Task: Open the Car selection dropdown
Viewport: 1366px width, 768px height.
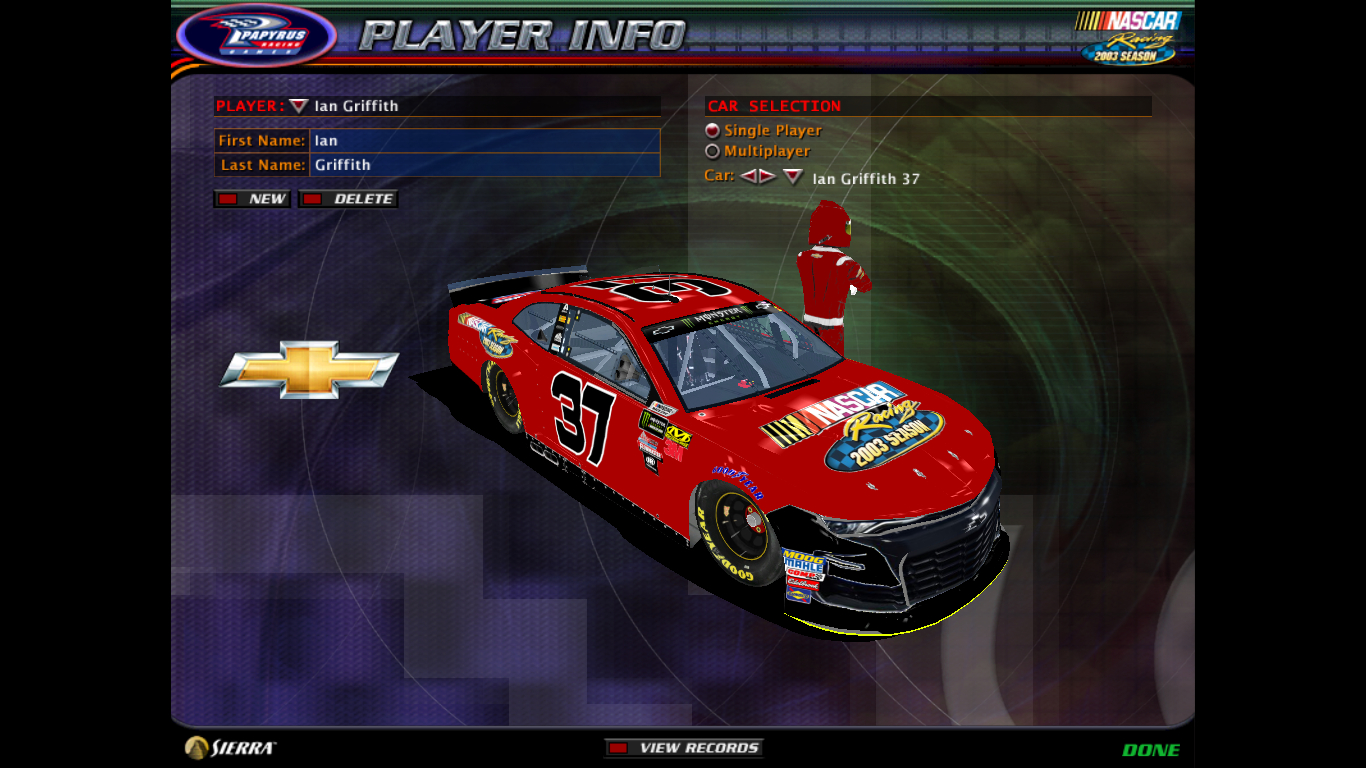Action: click(x=793, y=177)
